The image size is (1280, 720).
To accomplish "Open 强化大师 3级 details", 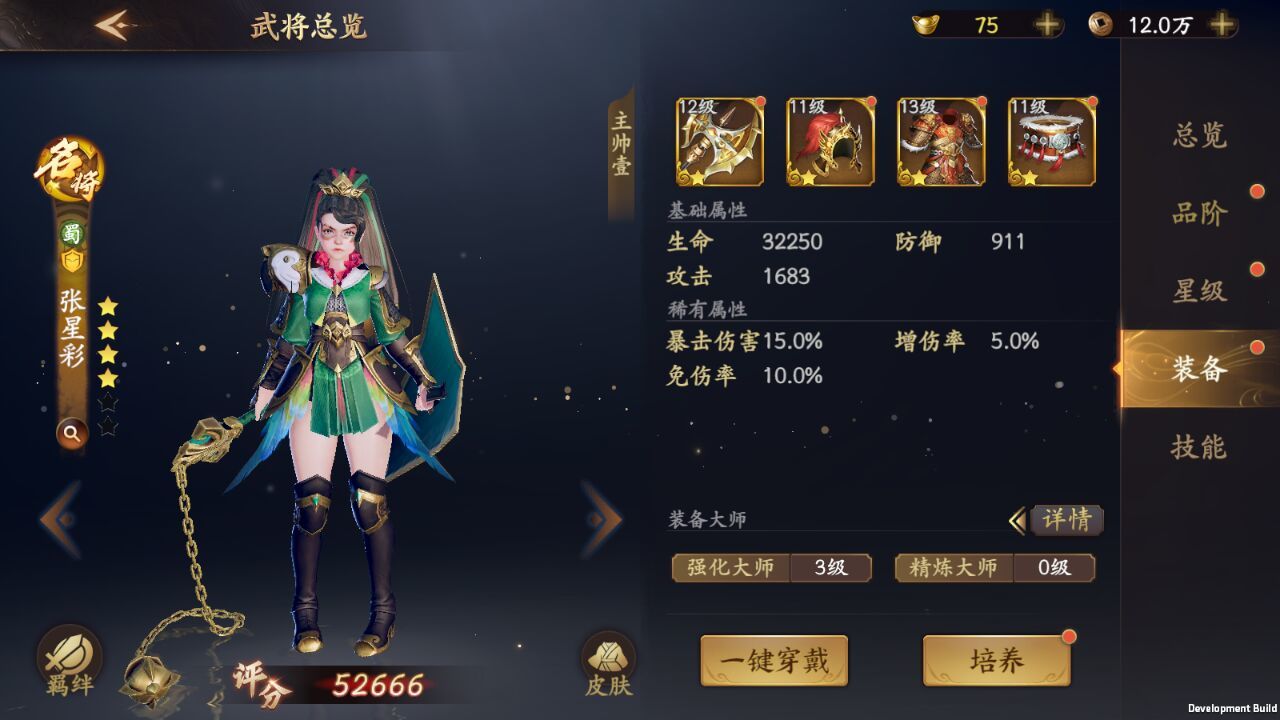I will pyautogui.click(x=773, y=568).
